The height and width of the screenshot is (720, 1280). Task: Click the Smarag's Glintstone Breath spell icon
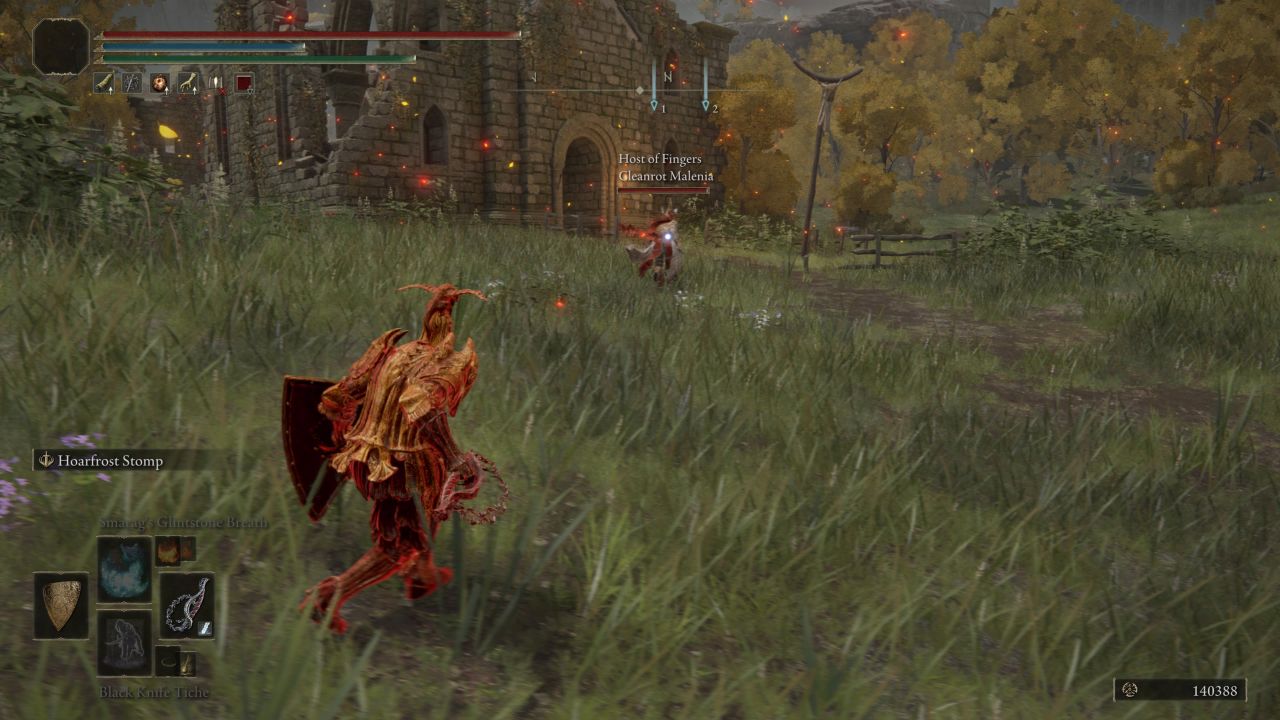coord(124,568)
